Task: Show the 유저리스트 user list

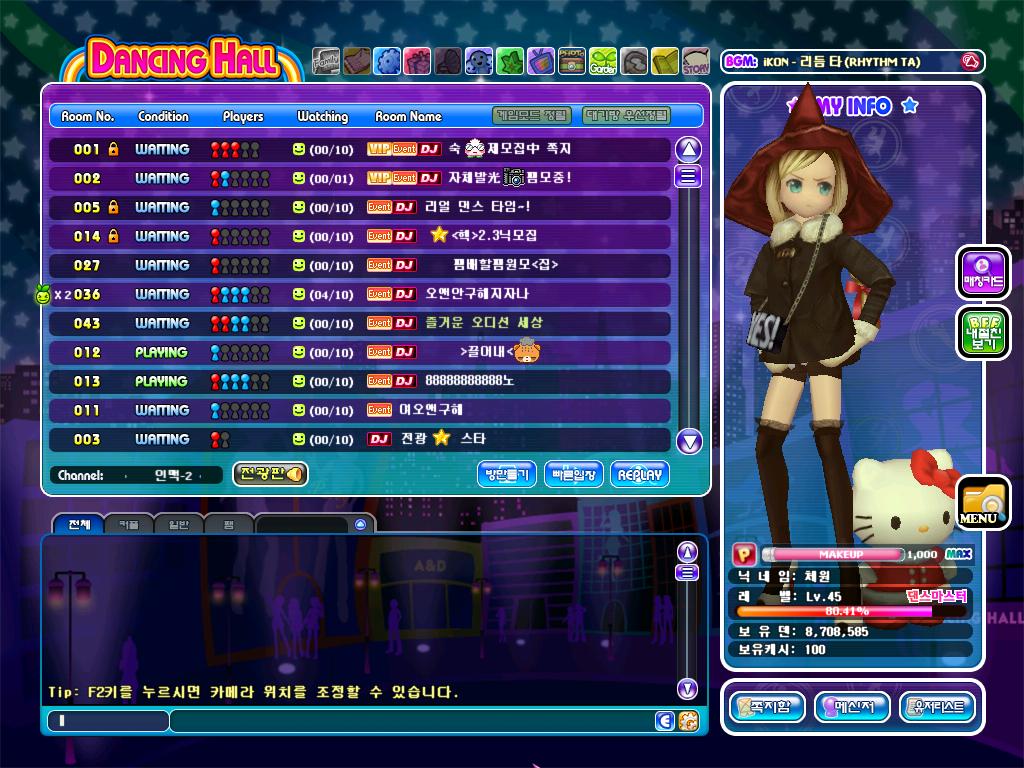Action: [x=937, y=708]
